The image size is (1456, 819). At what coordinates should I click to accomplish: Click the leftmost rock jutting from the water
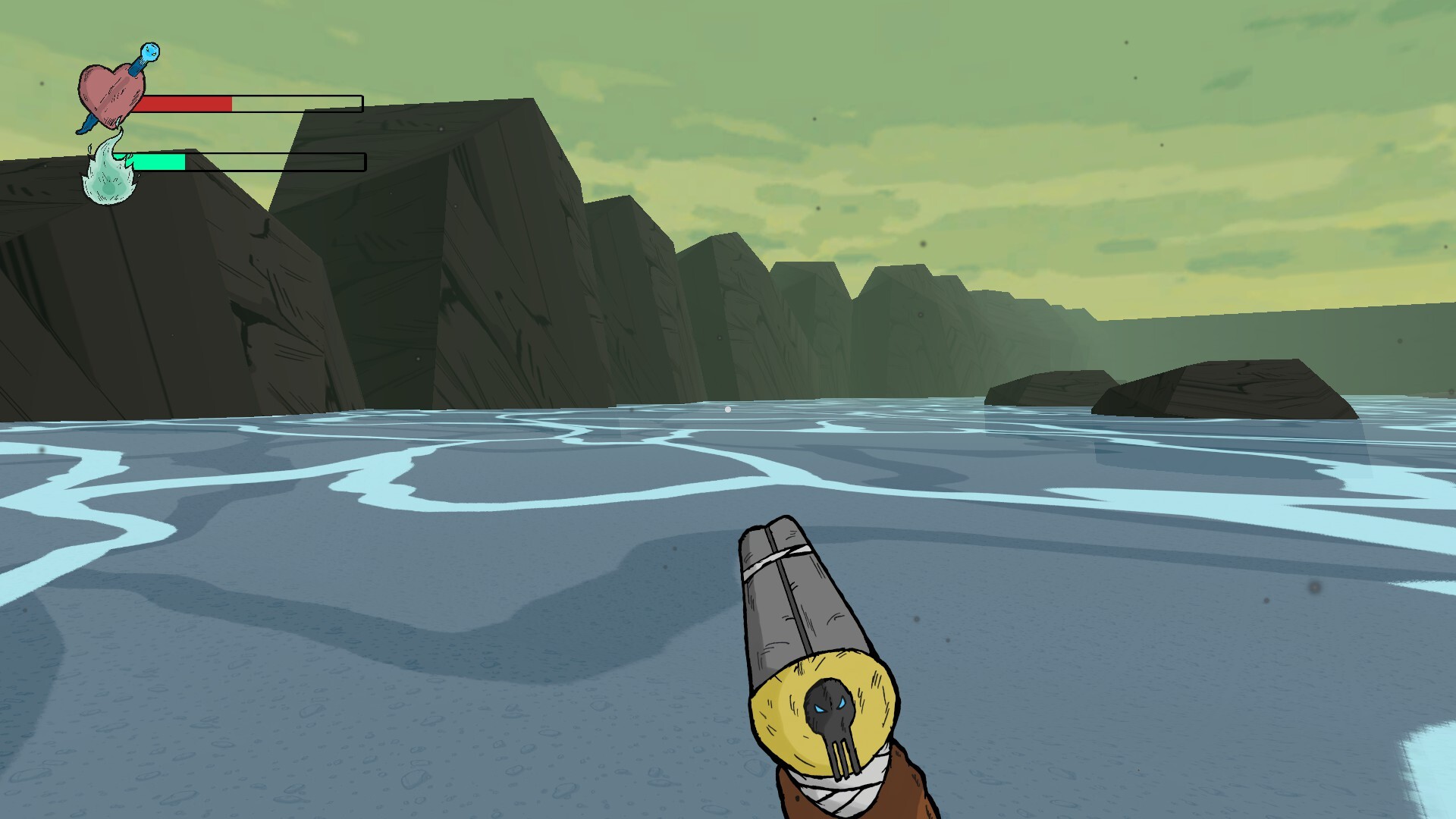(x=1050, y=387)
